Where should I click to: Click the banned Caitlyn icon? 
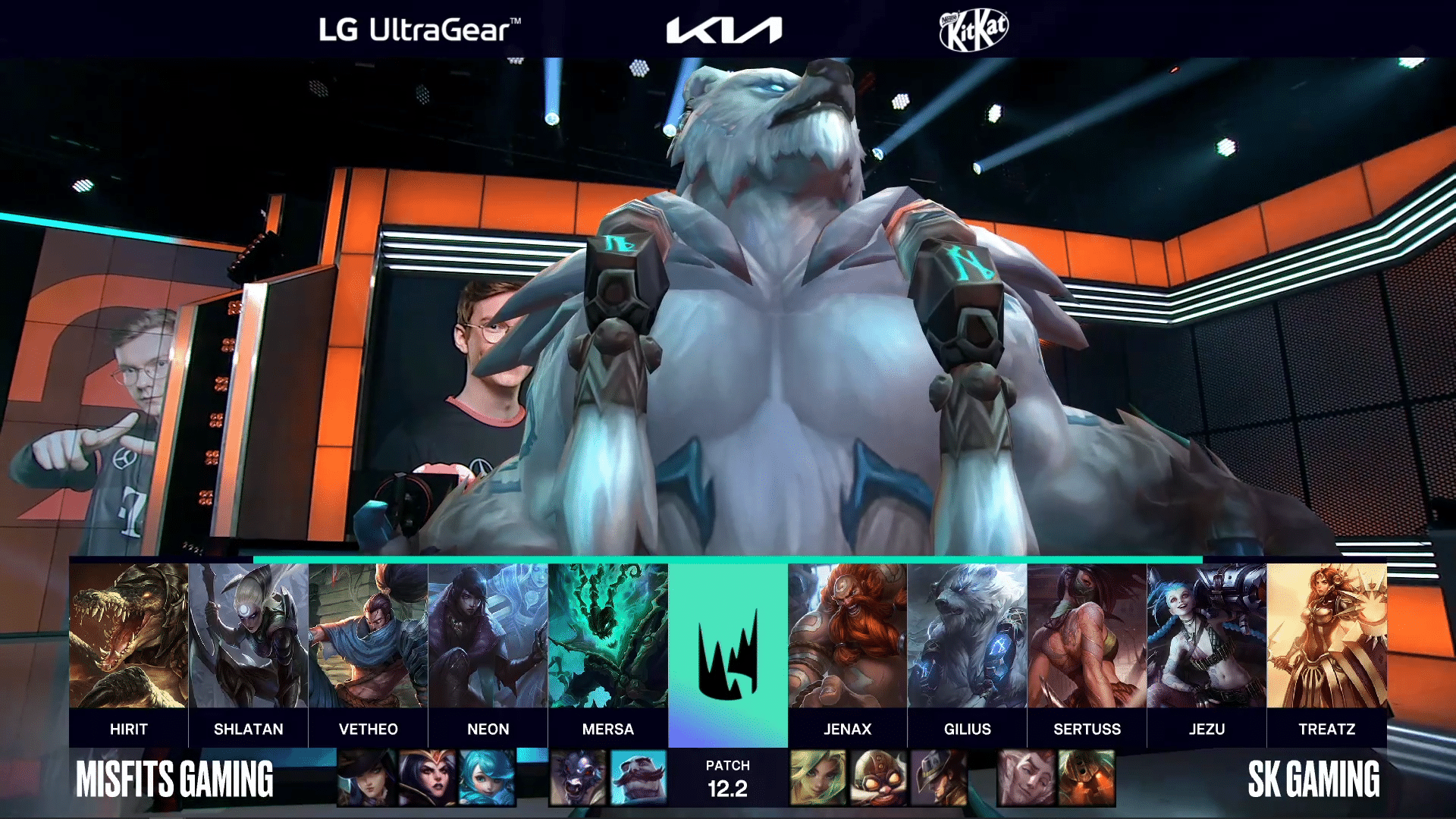coord(366,778)
